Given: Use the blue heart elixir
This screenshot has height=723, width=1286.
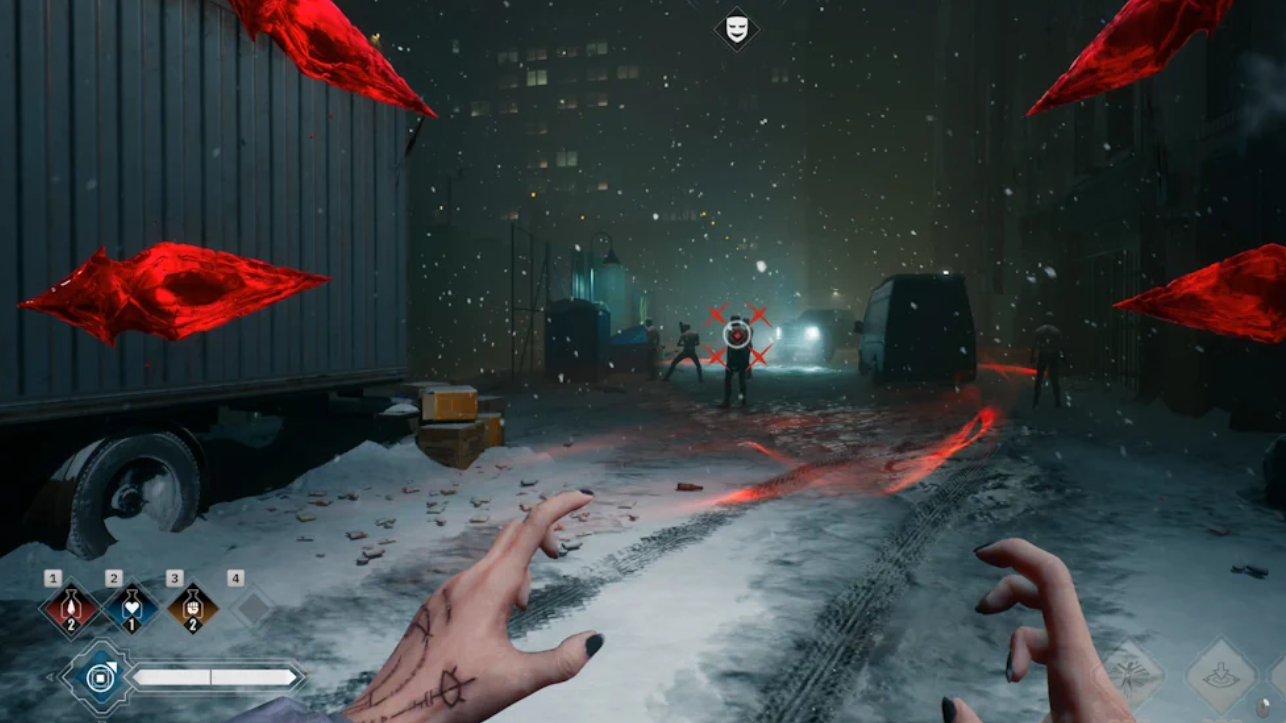Looking at the screenshot, I should pos(132,609).
